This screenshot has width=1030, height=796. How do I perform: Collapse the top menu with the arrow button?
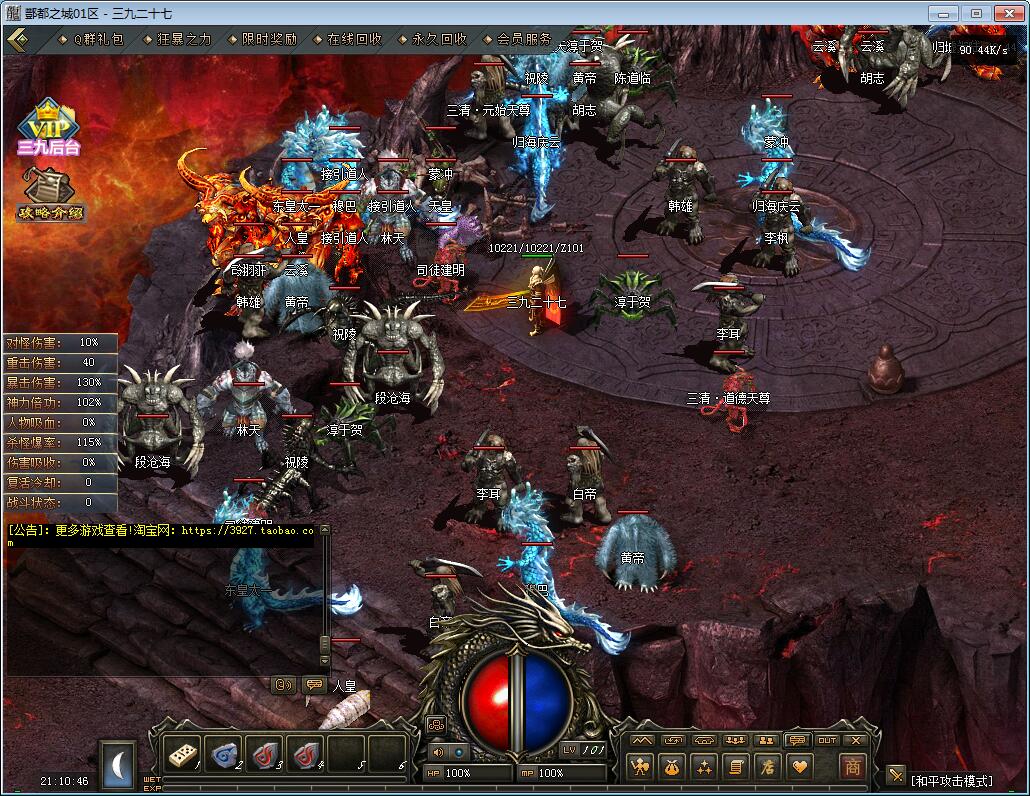tap(16, 39)
